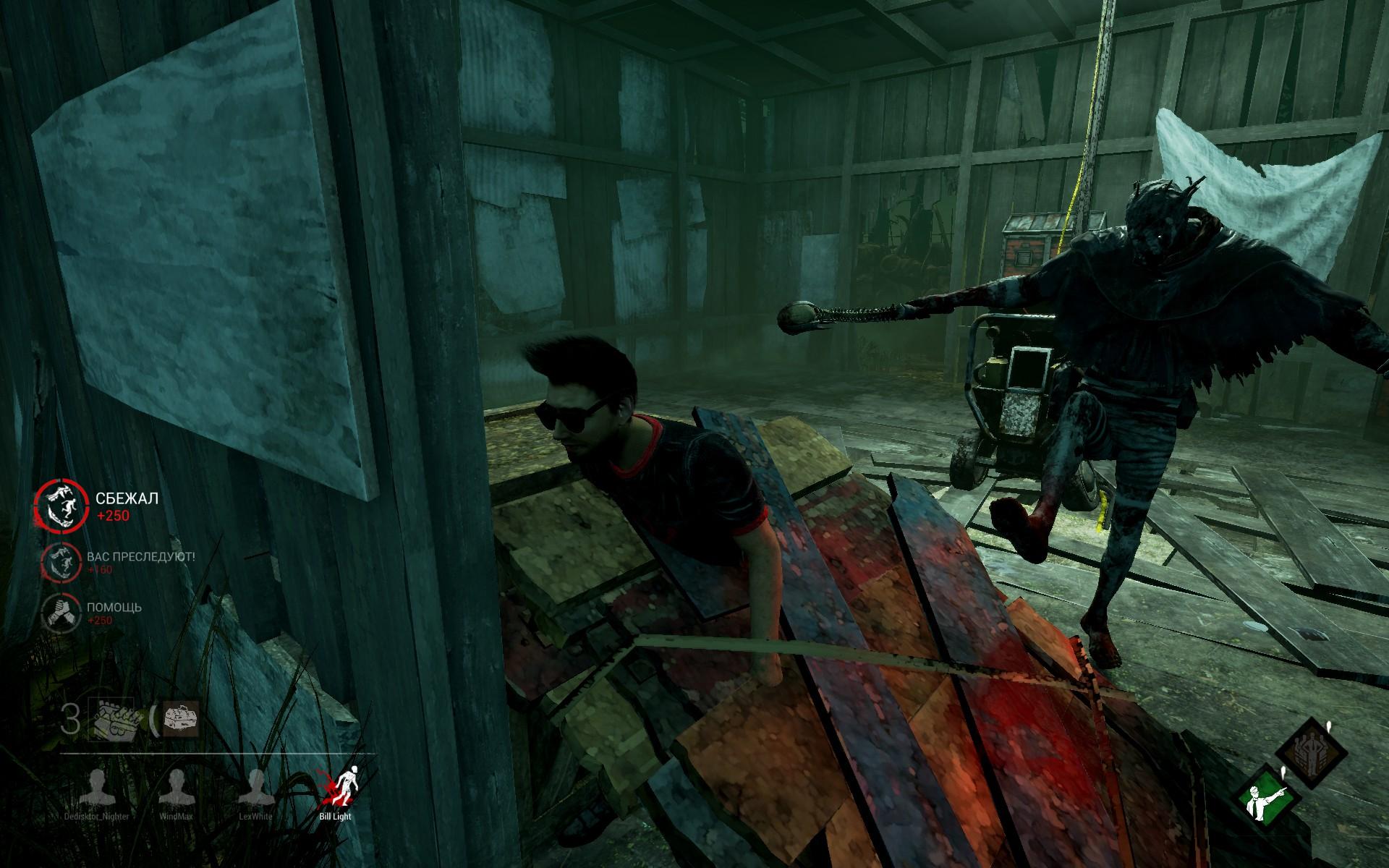The width and height of the screenshot is (1389, 868).
Task: Select Dedisktor_Nighter's survivor portrait
Action: (x=95, y=788)
